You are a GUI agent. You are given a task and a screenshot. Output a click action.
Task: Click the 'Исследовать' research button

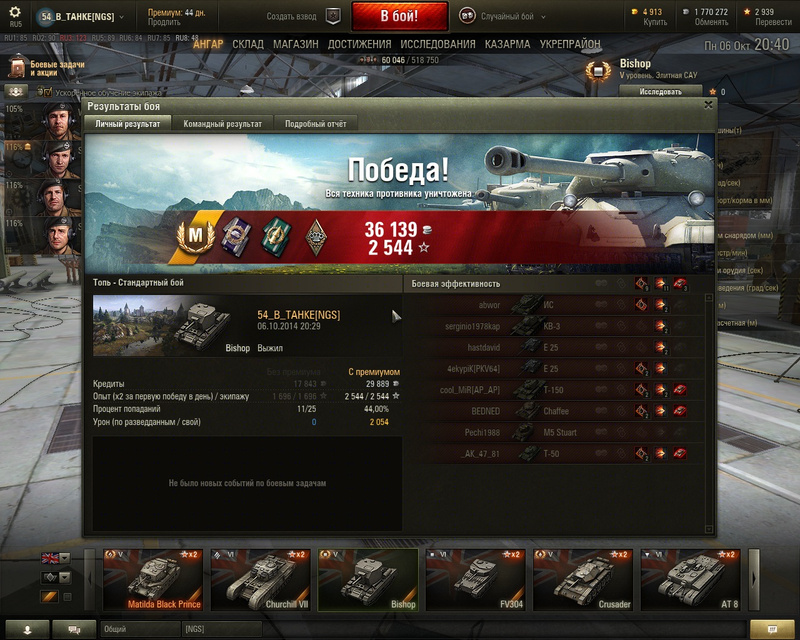(x=661, y=91)
